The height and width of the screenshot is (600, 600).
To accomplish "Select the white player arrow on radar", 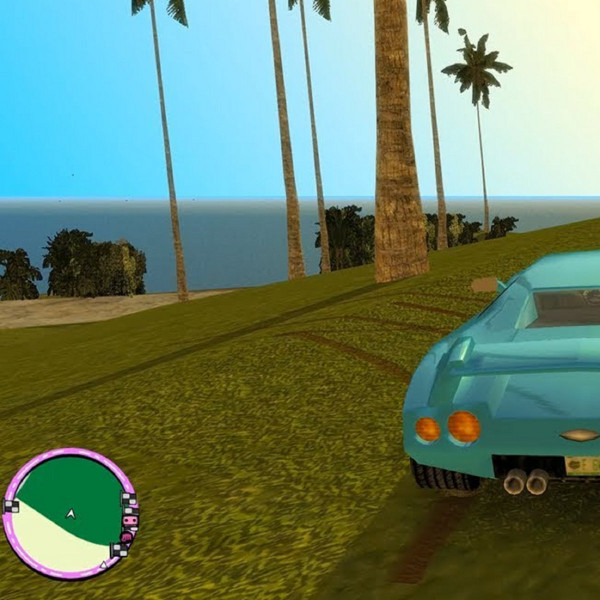I will (x=70, y=513).
